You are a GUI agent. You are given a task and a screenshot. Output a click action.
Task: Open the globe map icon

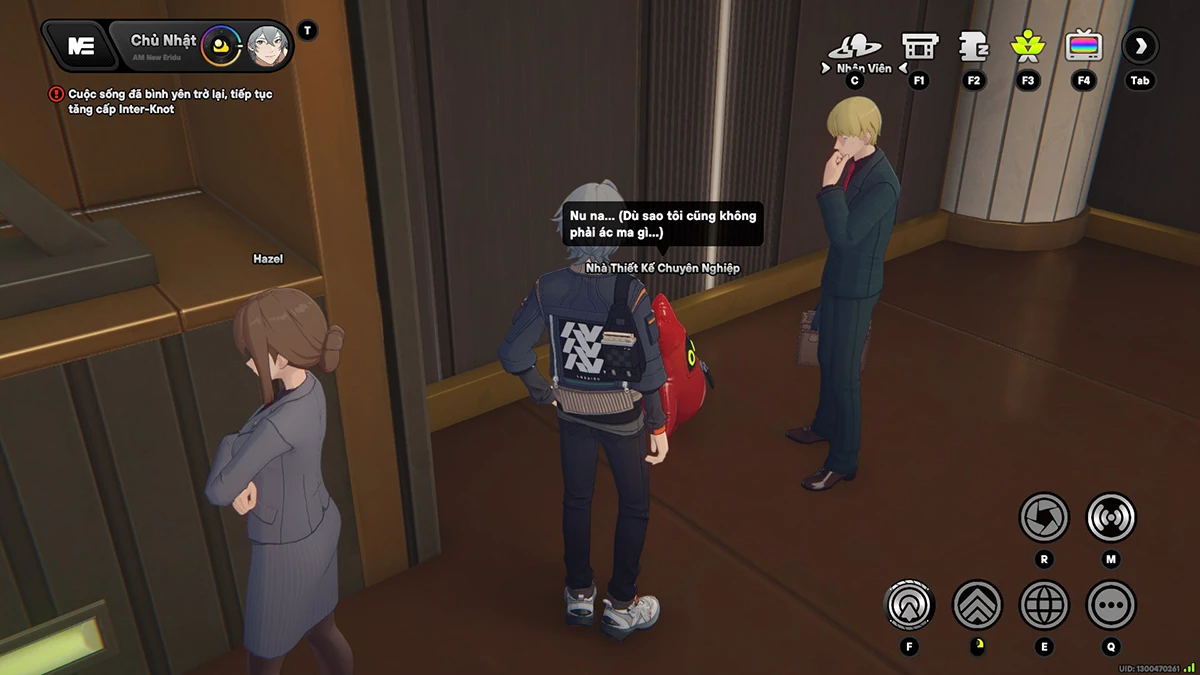point(1044,605)
